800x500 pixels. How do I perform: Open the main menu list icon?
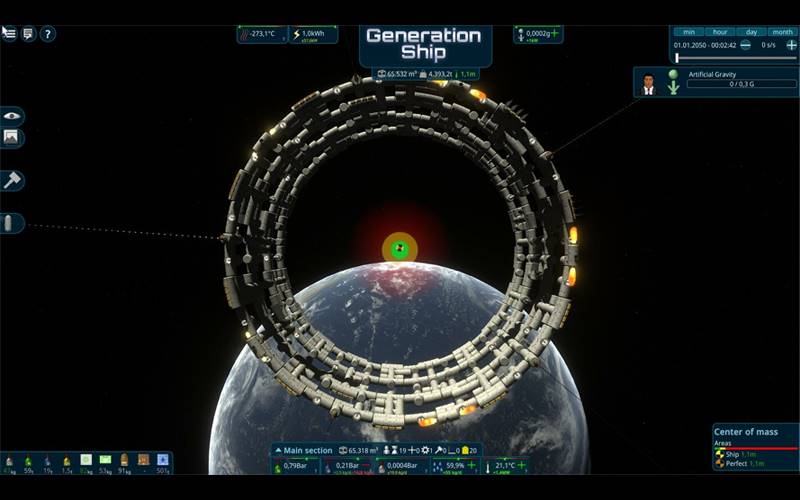tap(9, 33)
